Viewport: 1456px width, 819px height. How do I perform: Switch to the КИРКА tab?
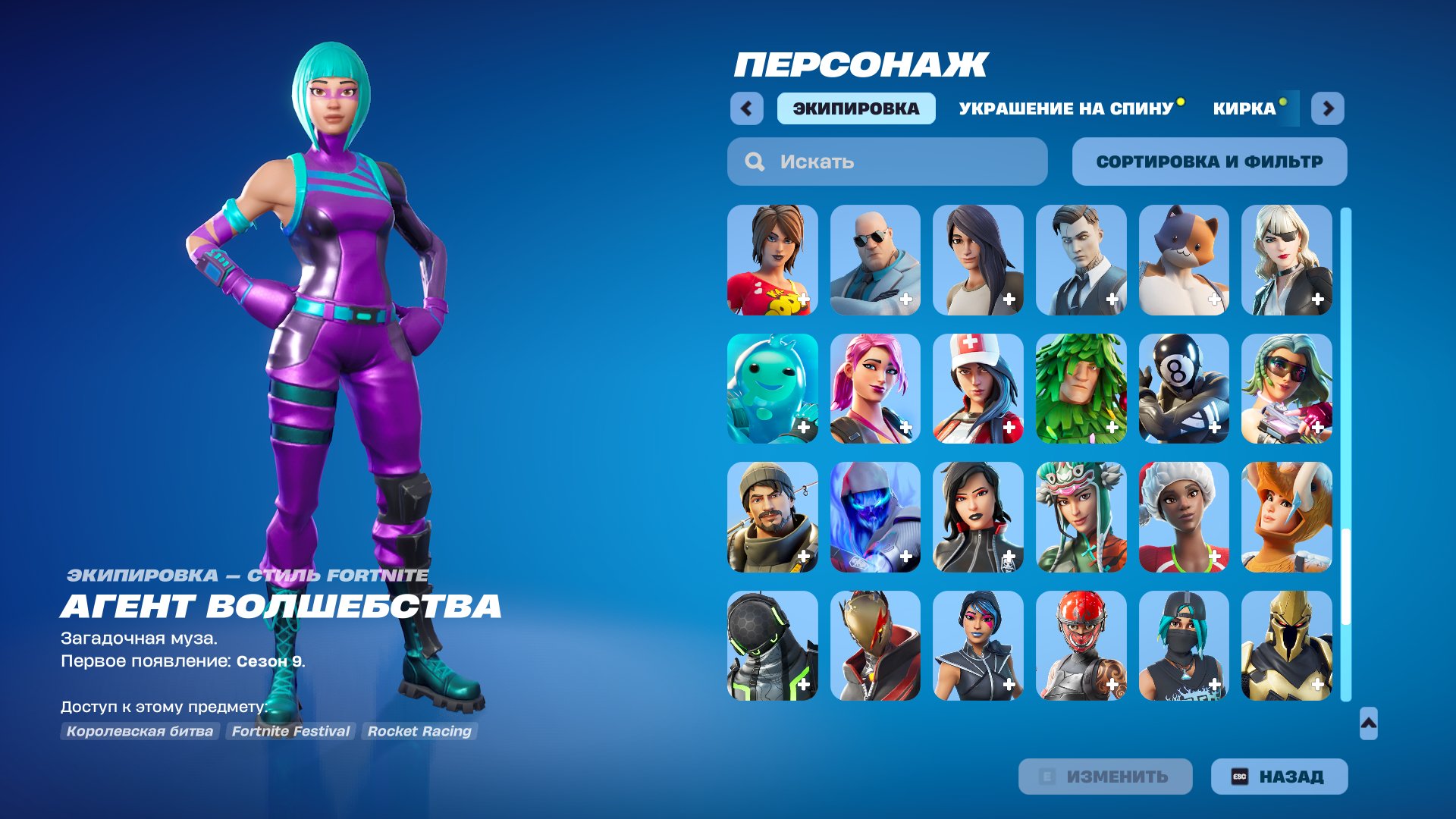[x=1242, y=108]
